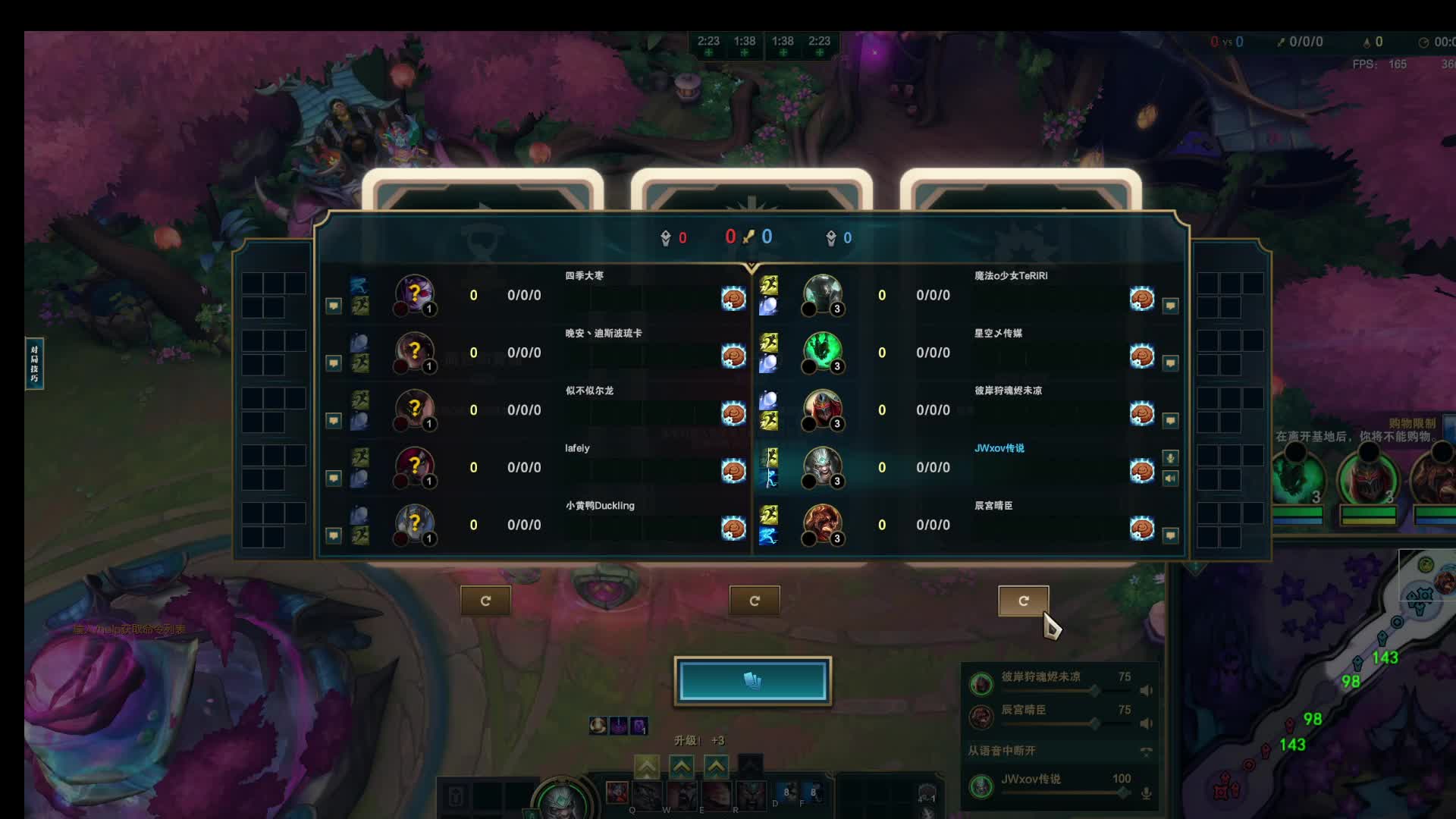
Task: Toggle the microphone button on JWxov传说's scoreboard row
Action: (1170, 458)
